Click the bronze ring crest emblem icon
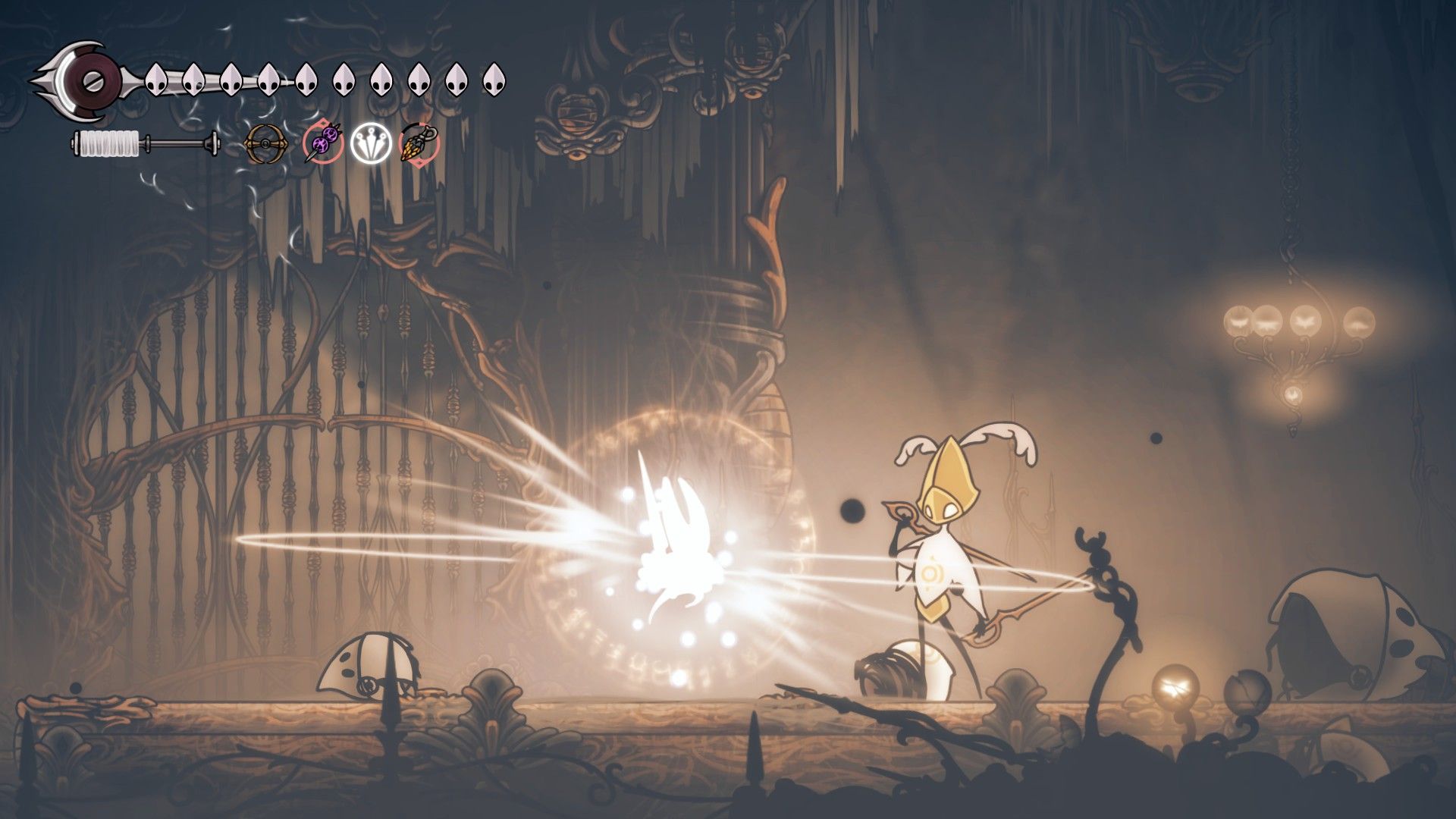Viewport: 1456px width, 819px height. [x=266, y=143]
